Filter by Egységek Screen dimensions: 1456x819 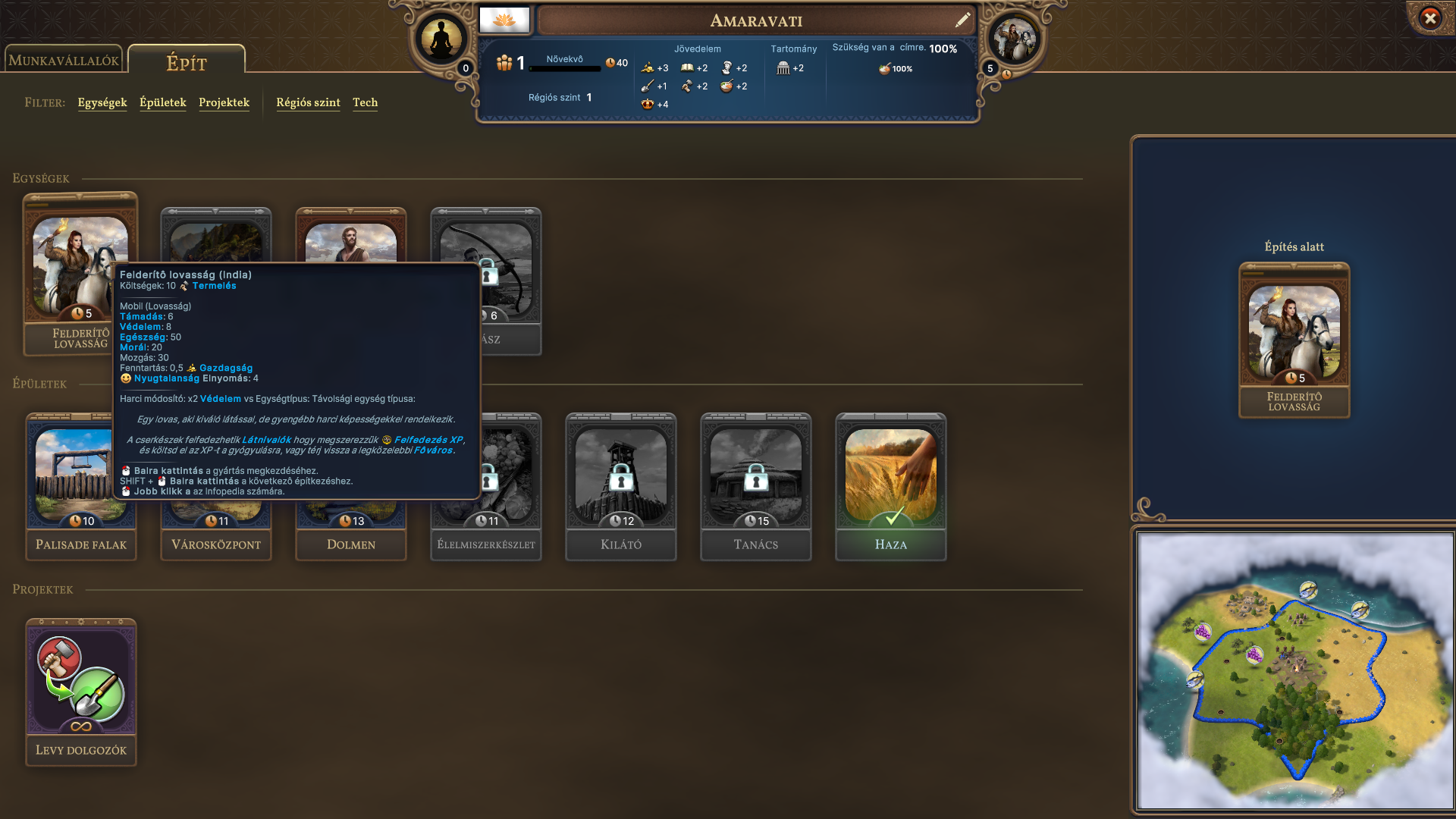coord(102,102)
